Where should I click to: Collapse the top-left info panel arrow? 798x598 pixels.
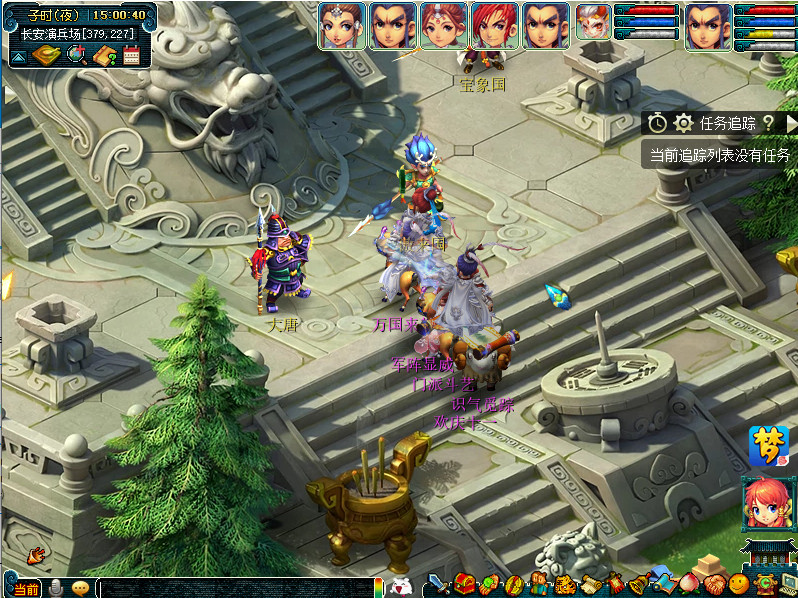pyautogui.click(x=17, y=57)
